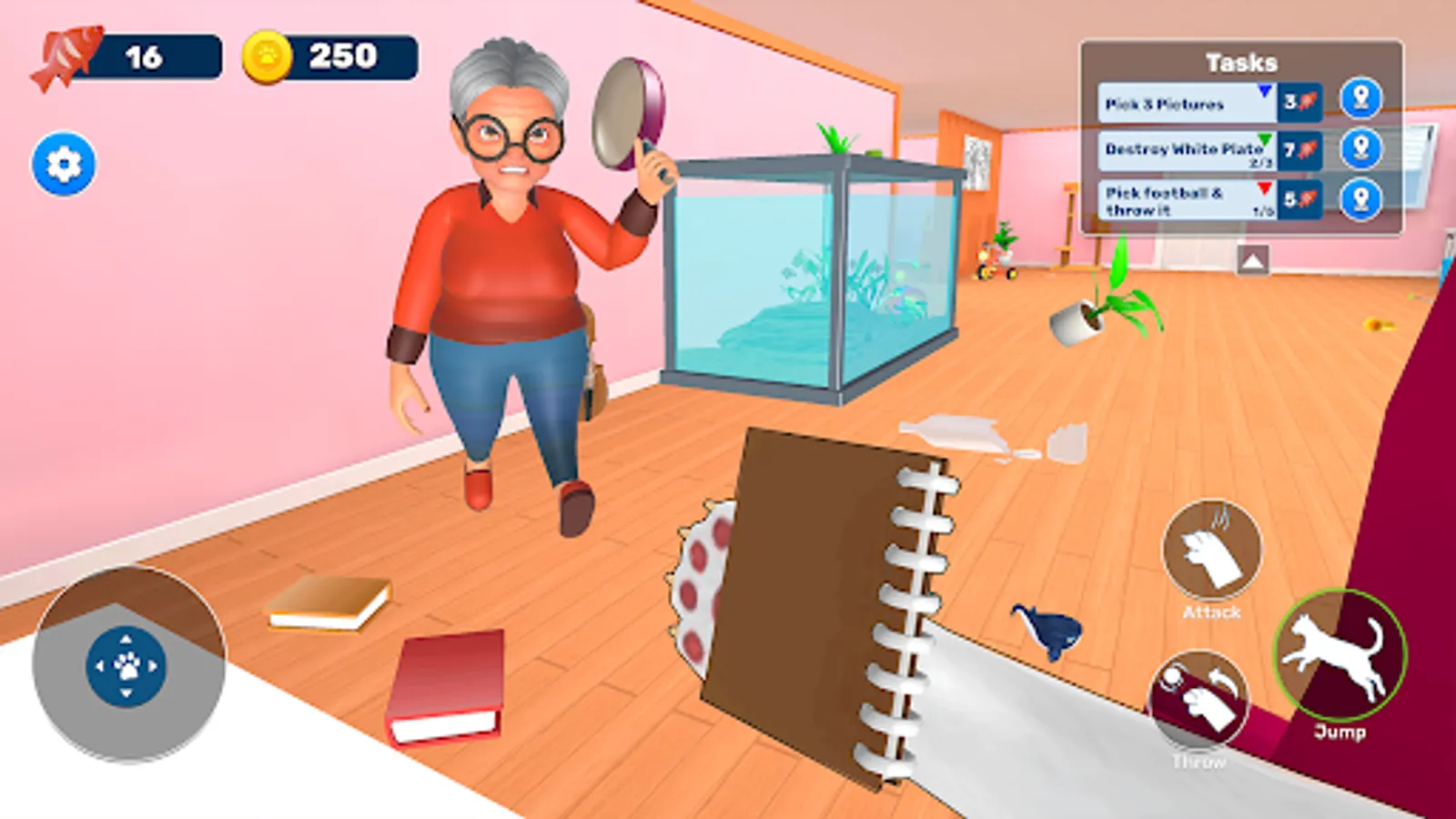The height and width of the screenshot is (819, 1456).
Task: Tap the Throw action icon
Action: coord(1199,699)
